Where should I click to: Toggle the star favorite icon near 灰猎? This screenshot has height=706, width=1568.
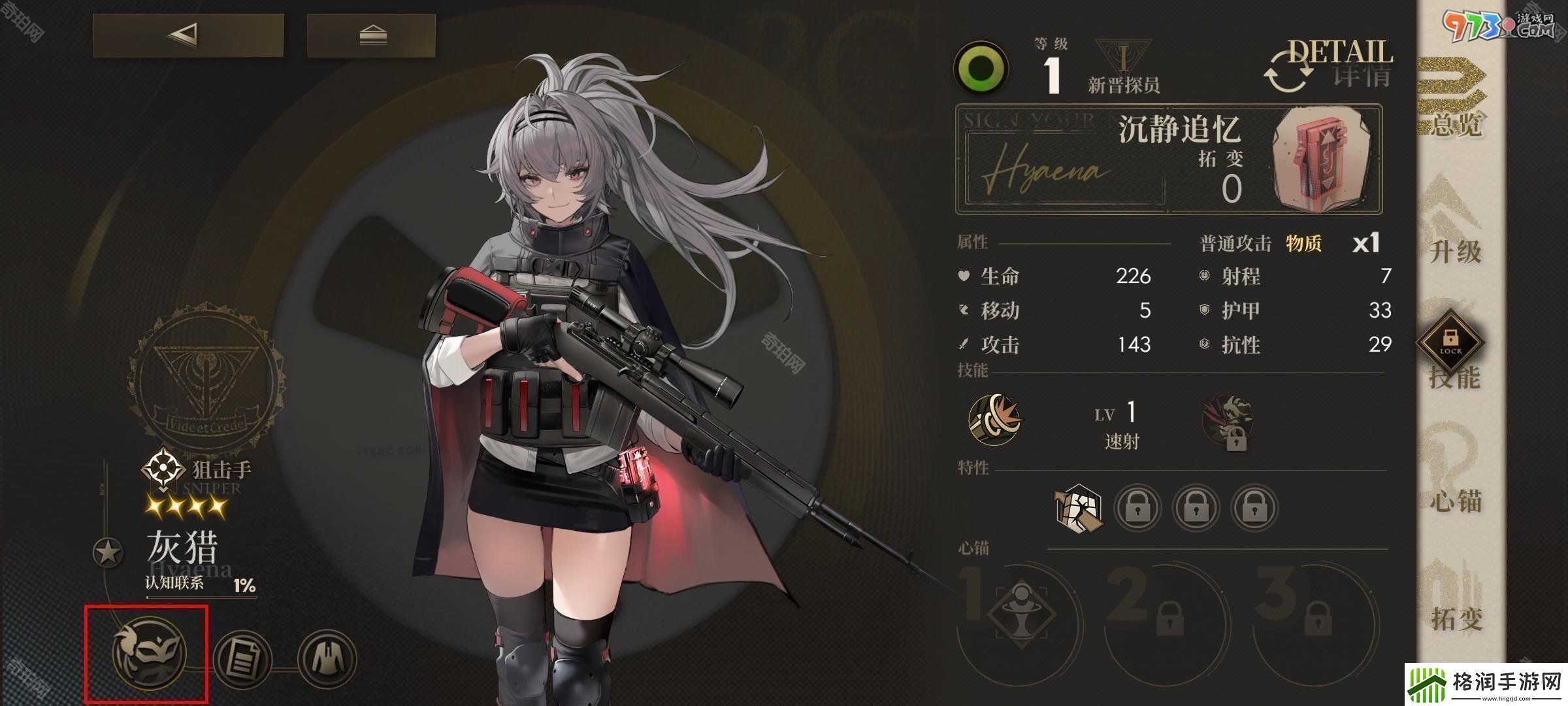click(x=108, y=553)
